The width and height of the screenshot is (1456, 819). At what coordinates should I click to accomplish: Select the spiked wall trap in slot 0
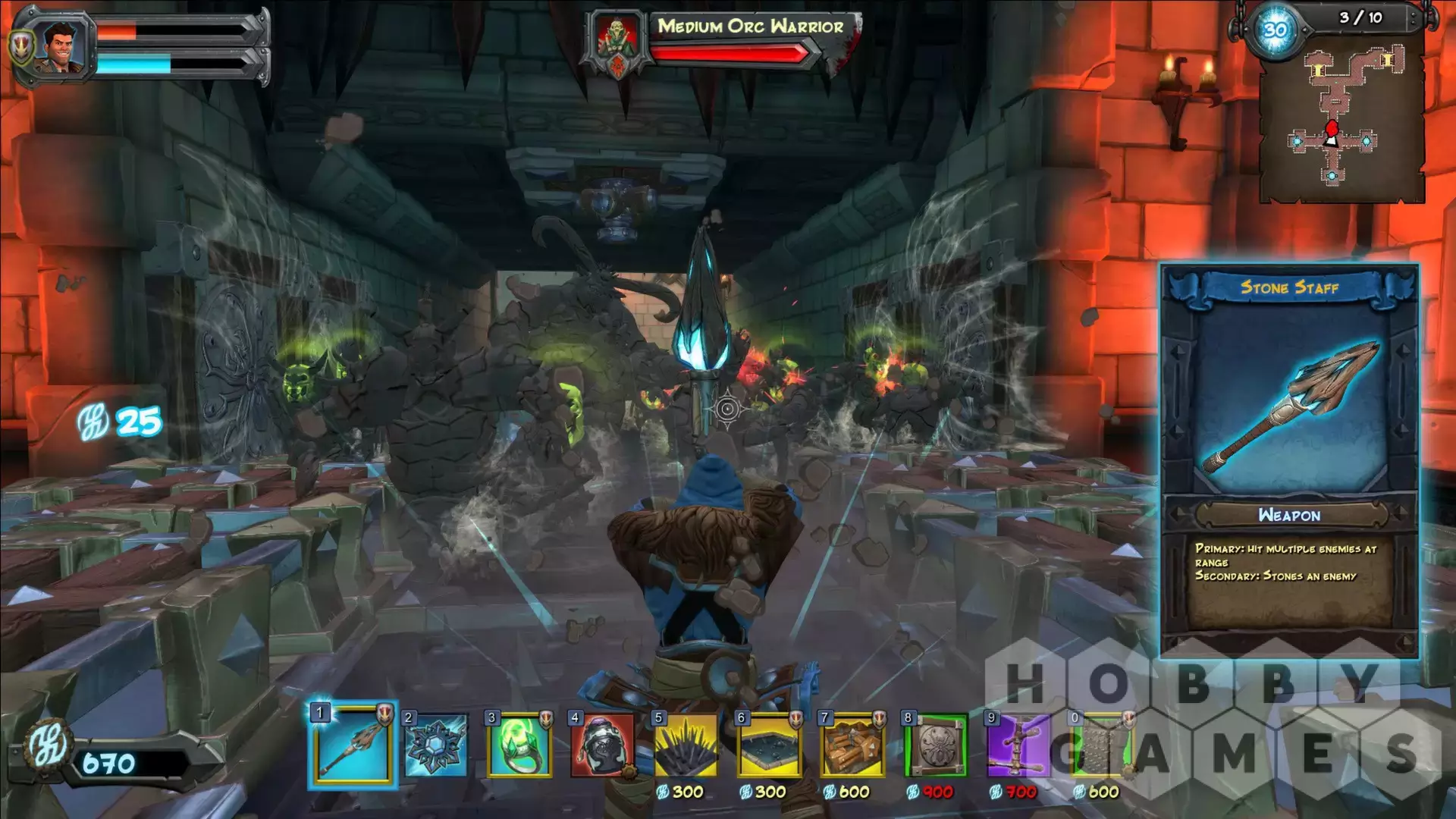tap(1100, 745)
